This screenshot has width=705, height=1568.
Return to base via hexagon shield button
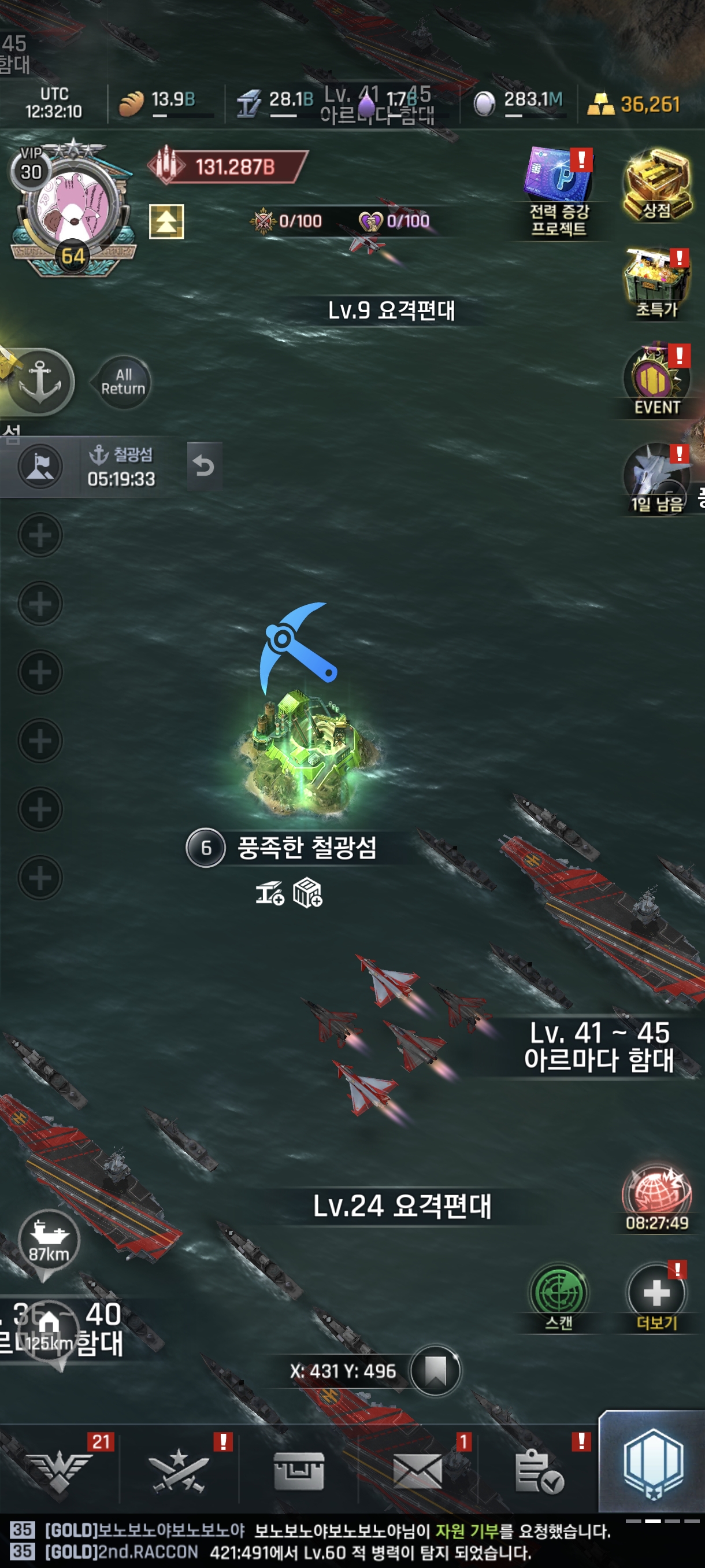coord(652,1464)
